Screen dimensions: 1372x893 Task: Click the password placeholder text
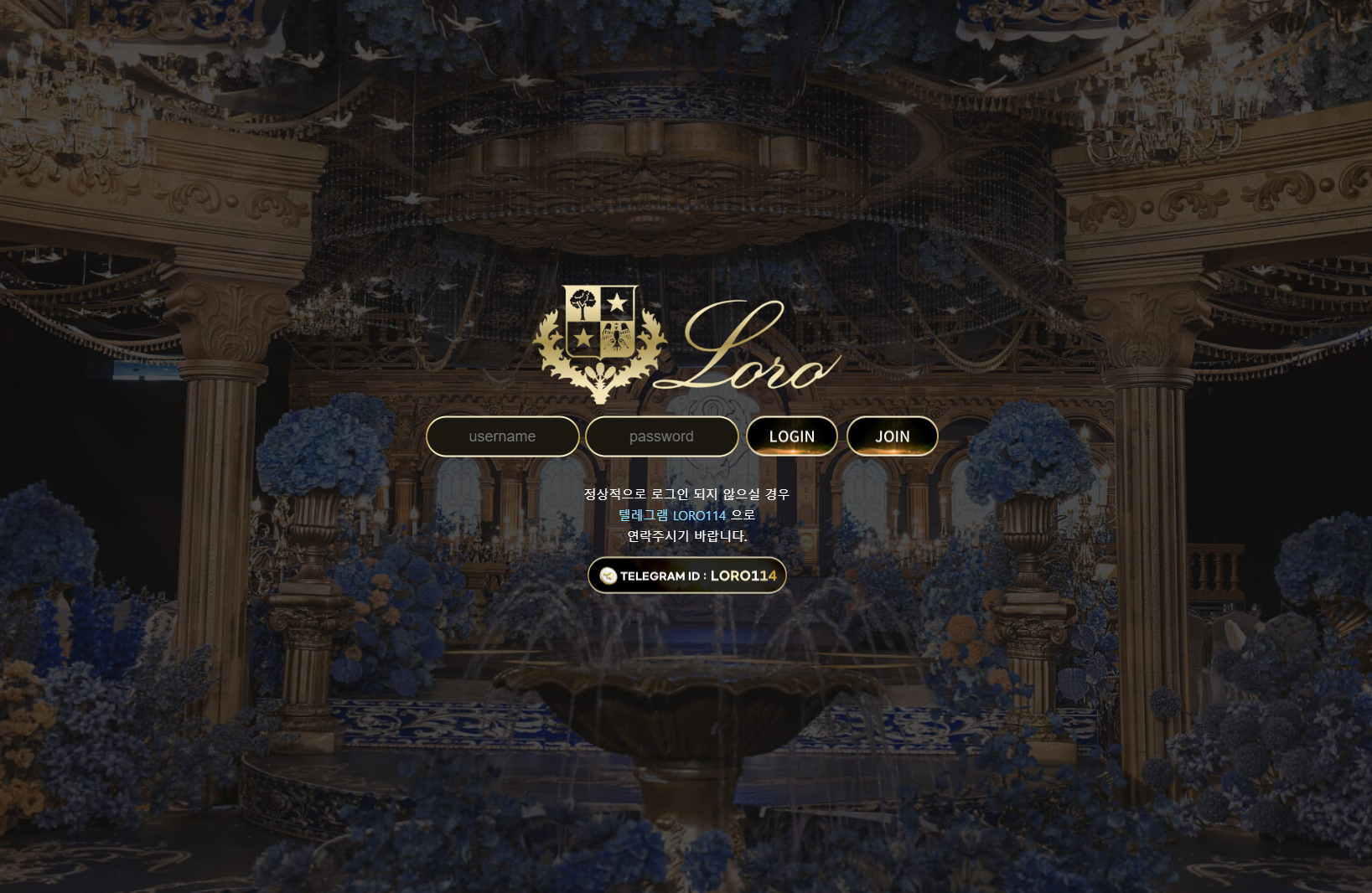[661, 436]
